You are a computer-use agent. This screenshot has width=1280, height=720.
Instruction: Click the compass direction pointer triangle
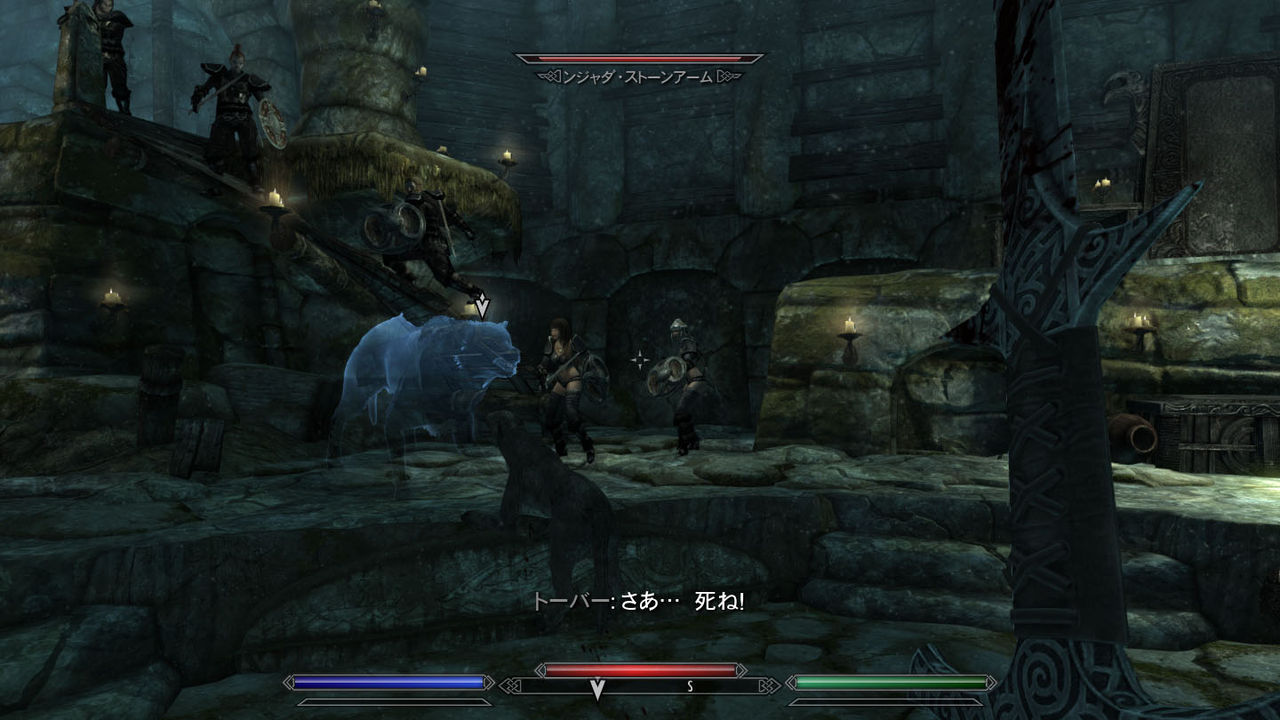(x=596, y=691)
